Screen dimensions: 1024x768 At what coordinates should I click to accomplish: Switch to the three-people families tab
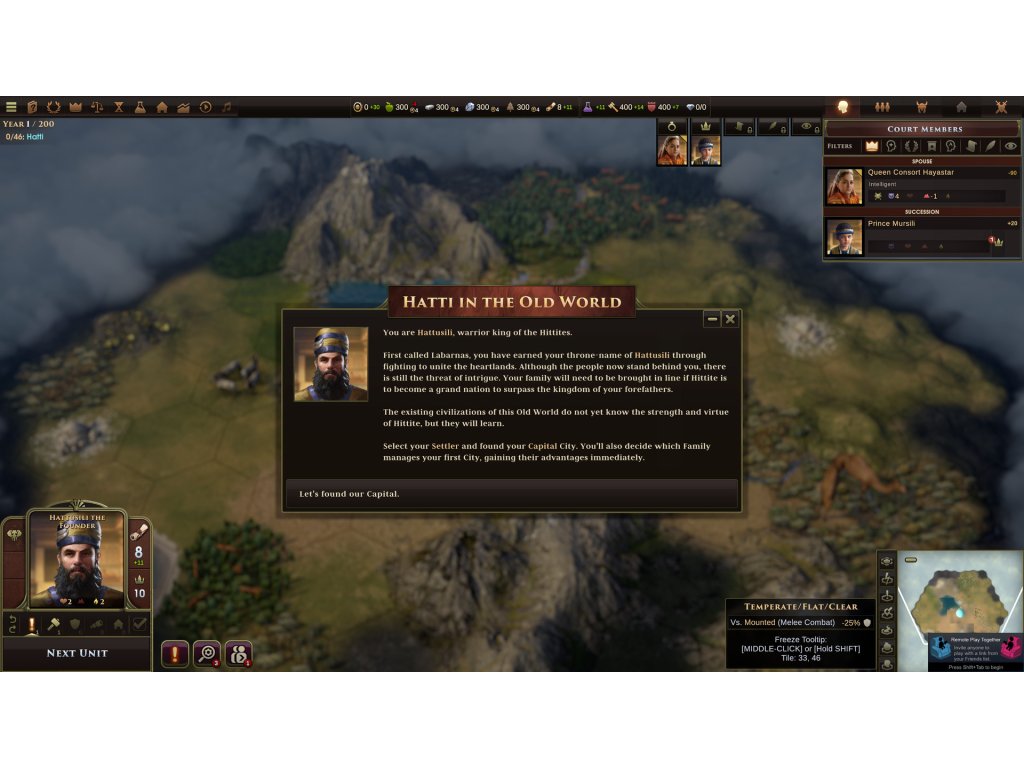pyautogui.click(x=882, y=107)
